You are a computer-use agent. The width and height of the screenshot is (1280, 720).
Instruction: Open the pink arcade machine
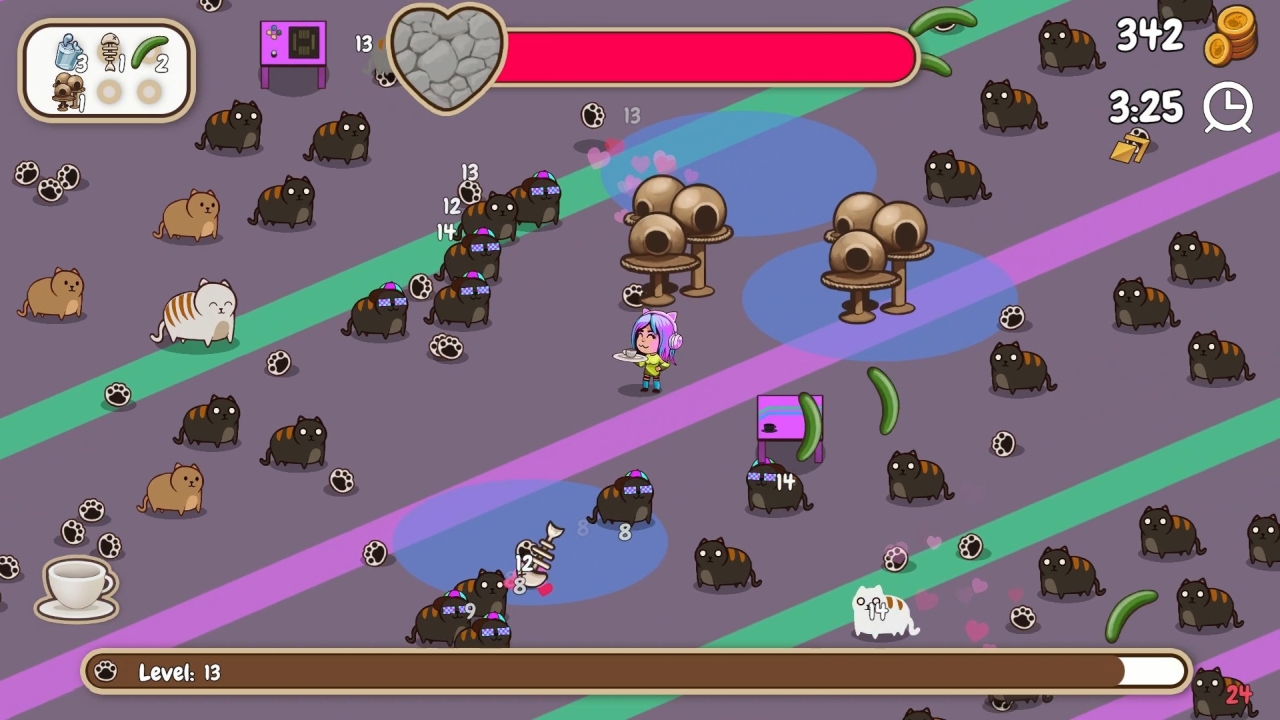(x=293, y=45)
